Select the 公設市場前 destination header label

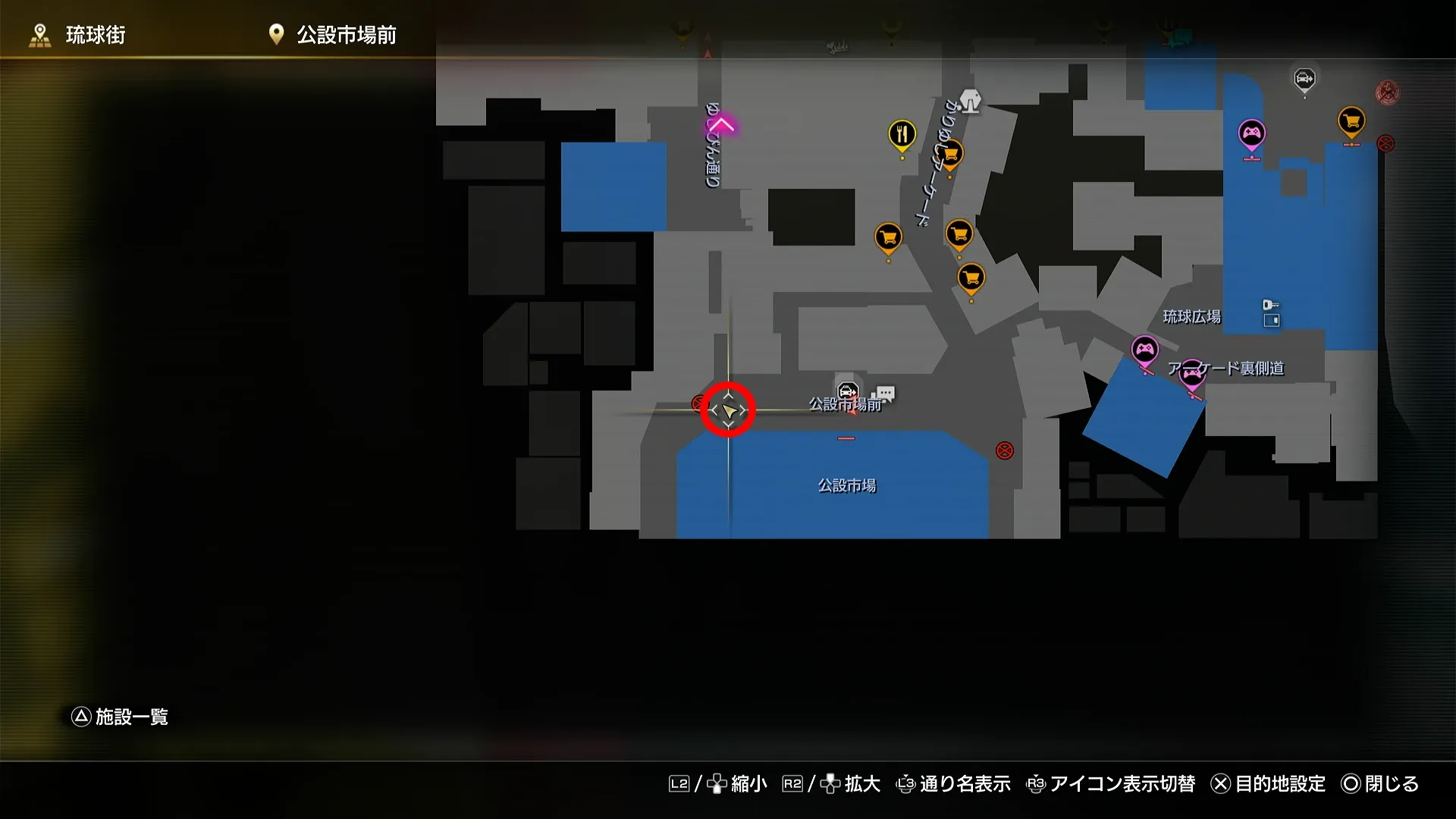pos(345,34)
